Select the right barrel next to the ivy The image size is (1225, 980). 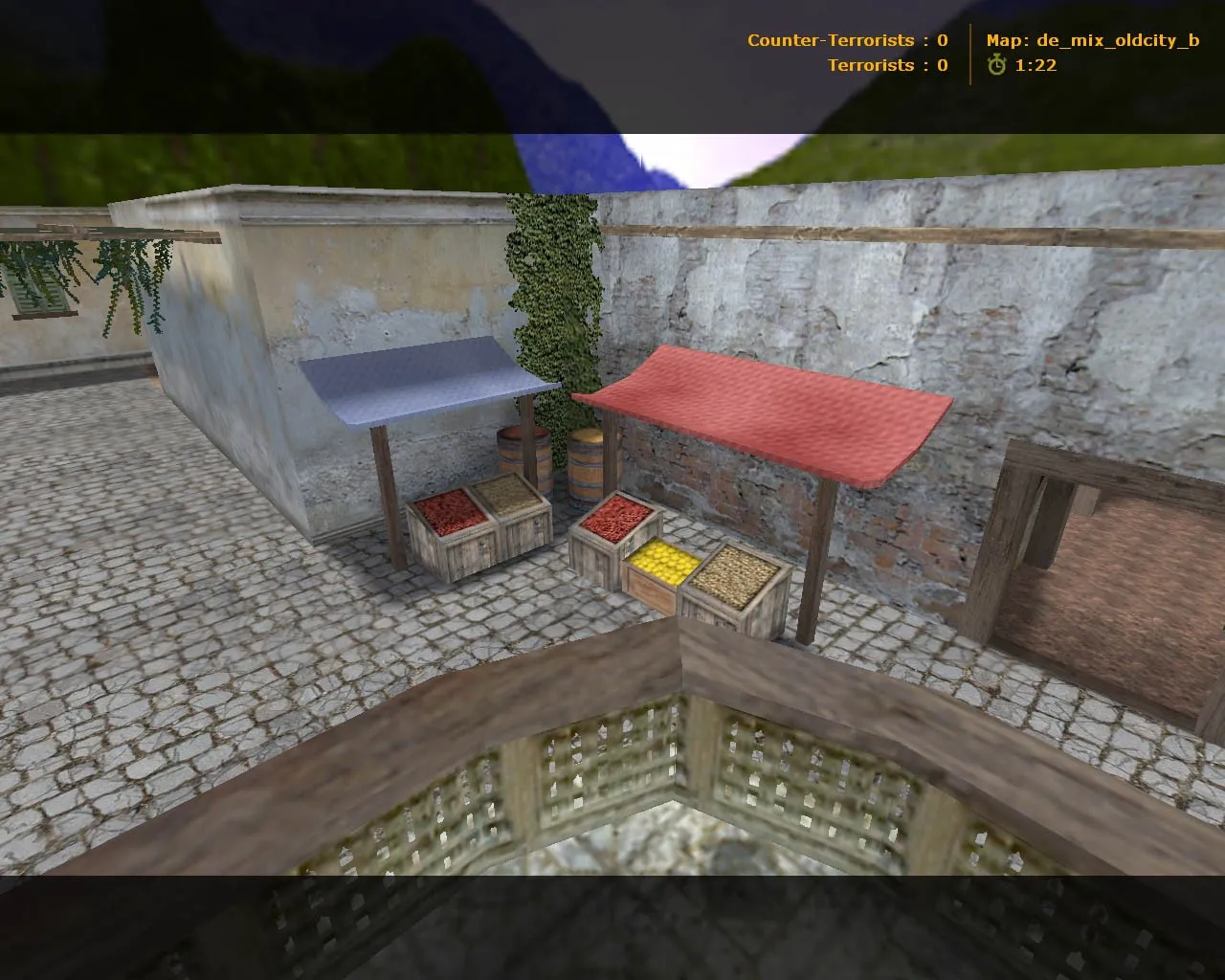coord(586,464)
